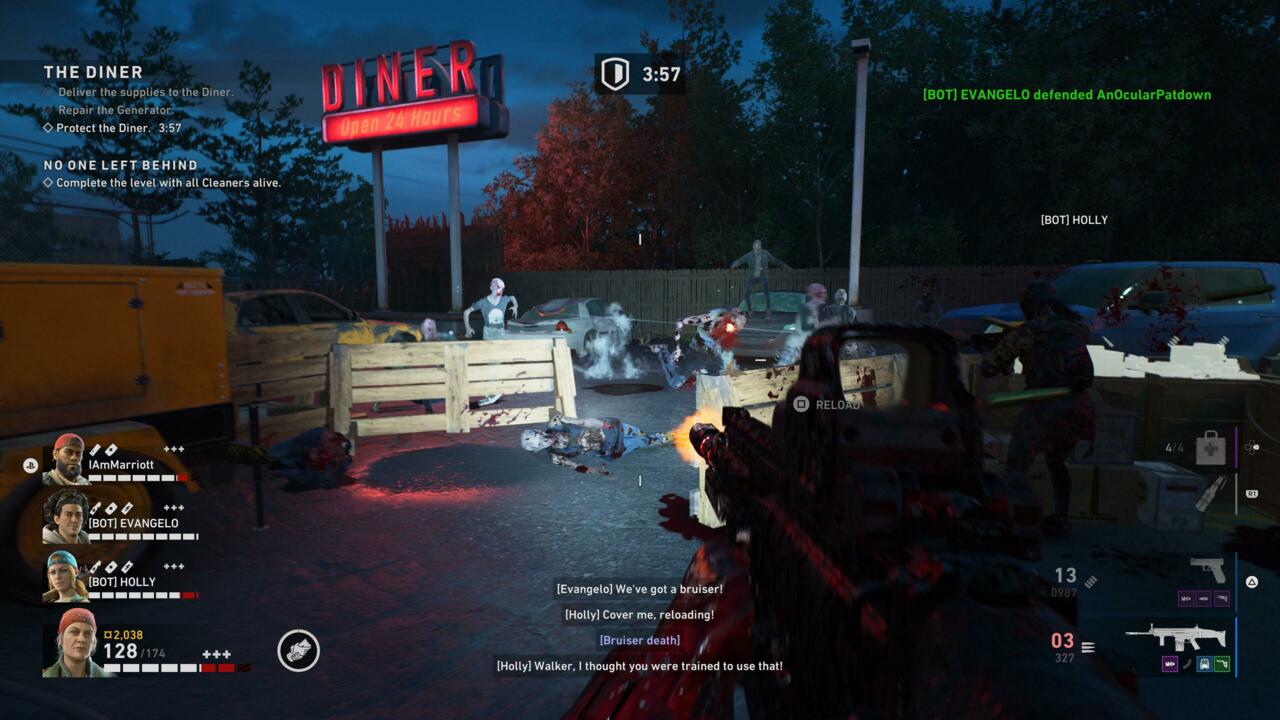The width and height of the screenshot is (1280, 720).
Task: Switch to the pistol sidearm slot
Action: click(1208, 571)
